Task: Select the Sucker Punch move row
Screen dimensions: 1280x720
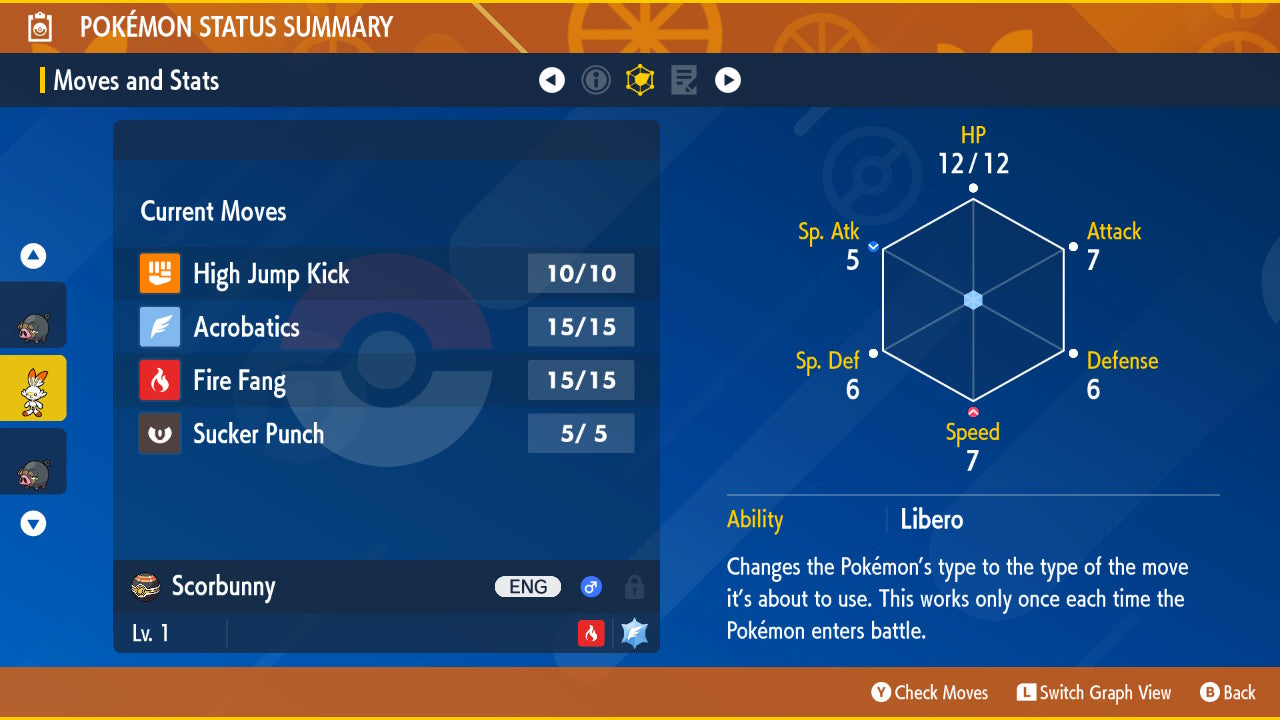Action: pos(386,434)
